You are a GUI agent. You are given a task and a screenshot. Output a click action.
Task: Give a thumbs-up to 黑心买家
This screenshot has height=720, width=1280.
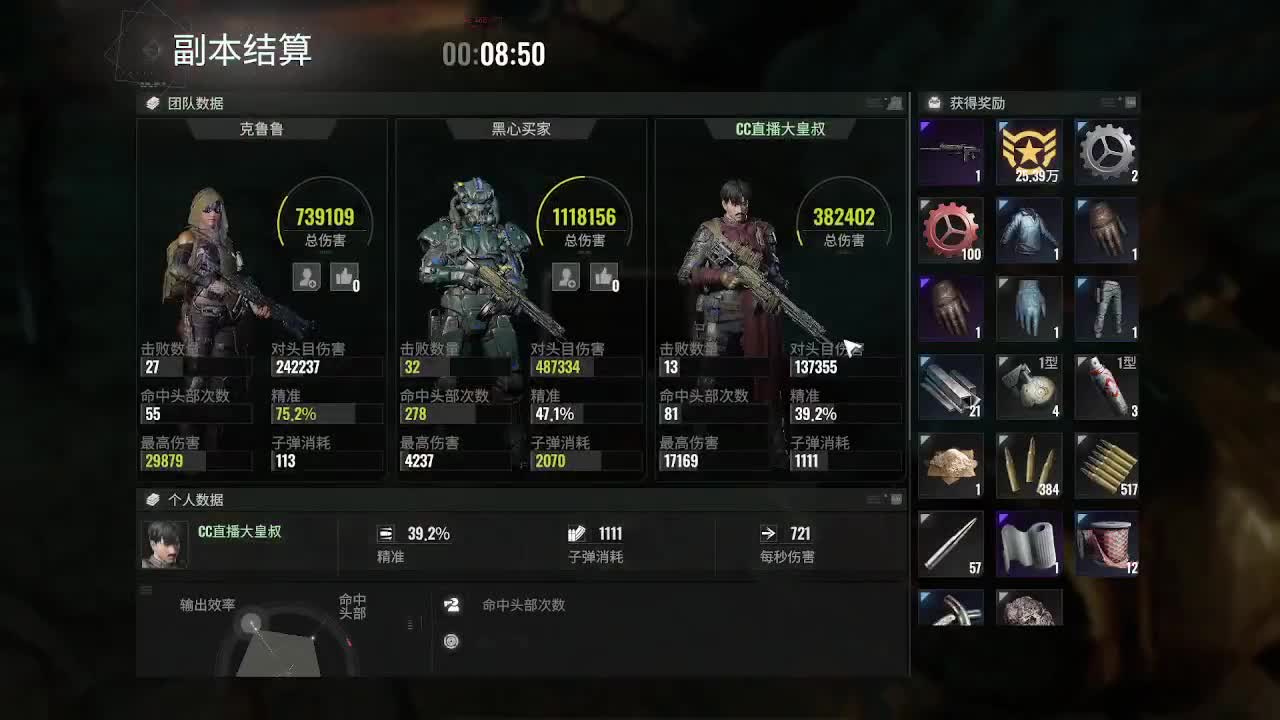[605, 277]
